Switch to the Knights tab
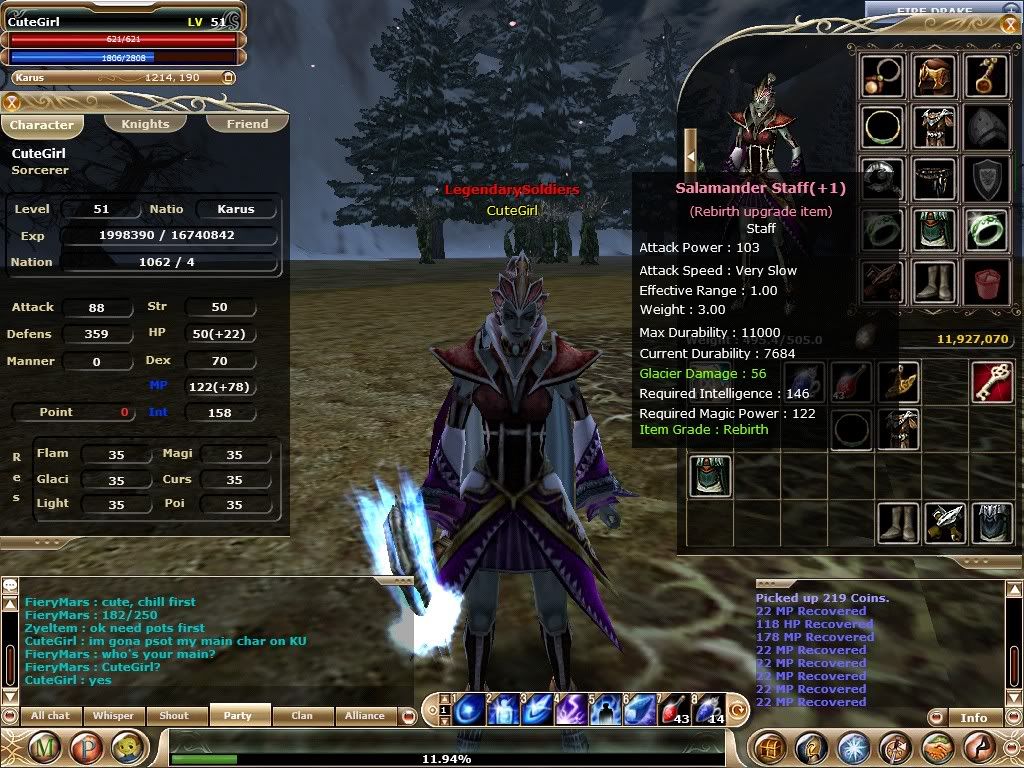 (145, 124)
